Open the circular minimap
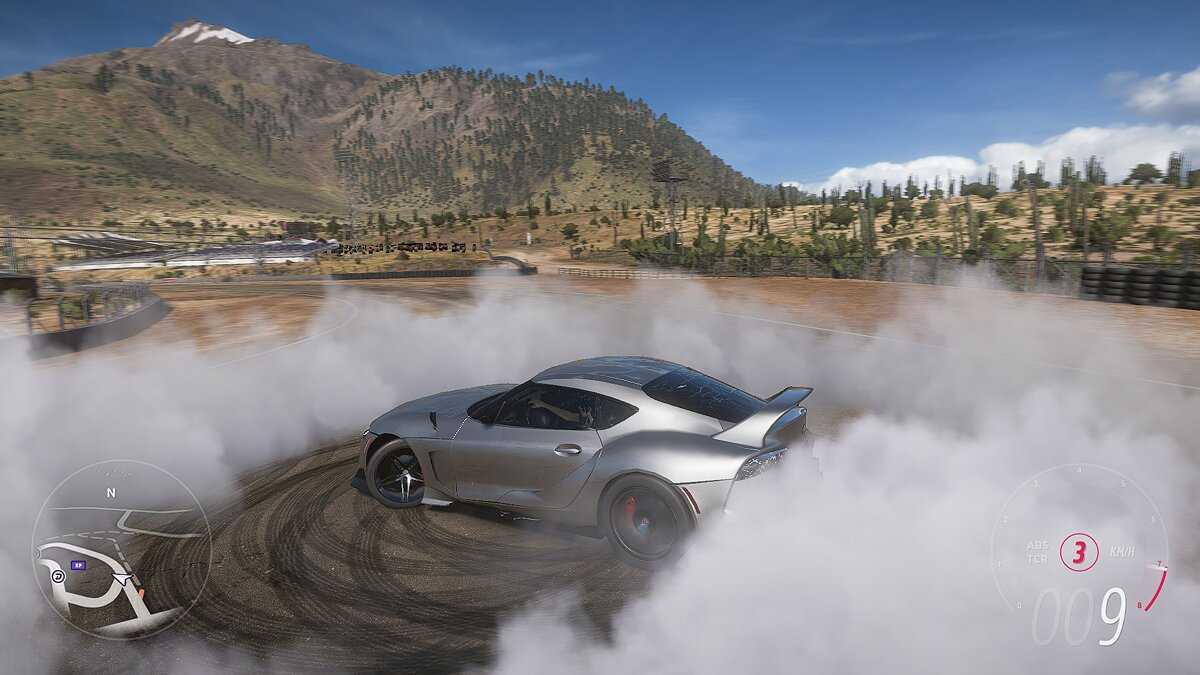Viewport: 1200px width, 675px height. point(121,549)
